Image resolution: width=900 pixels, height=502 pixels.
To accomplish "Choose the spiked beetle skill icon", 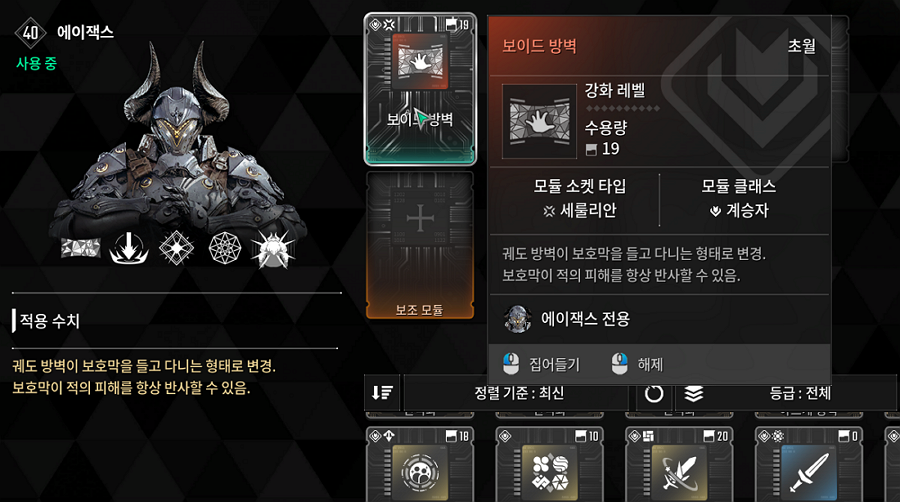I will pos(272,249).
